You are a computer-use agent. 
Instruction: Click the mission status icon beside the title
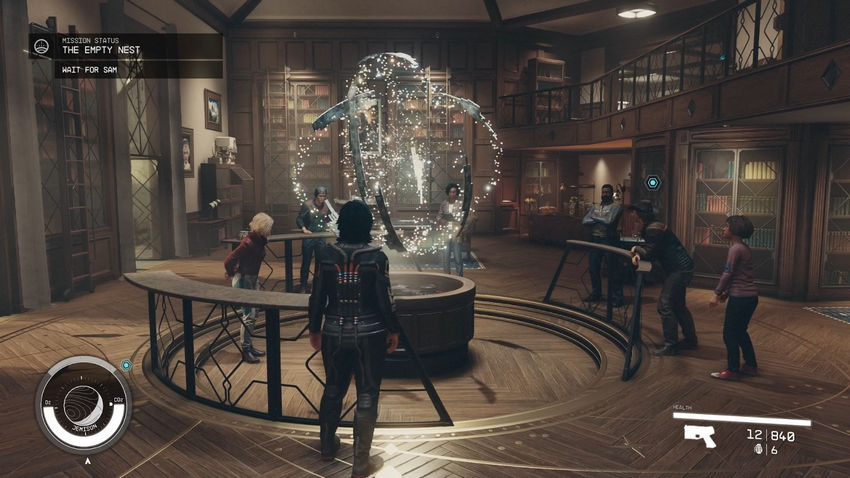(44, 46)
